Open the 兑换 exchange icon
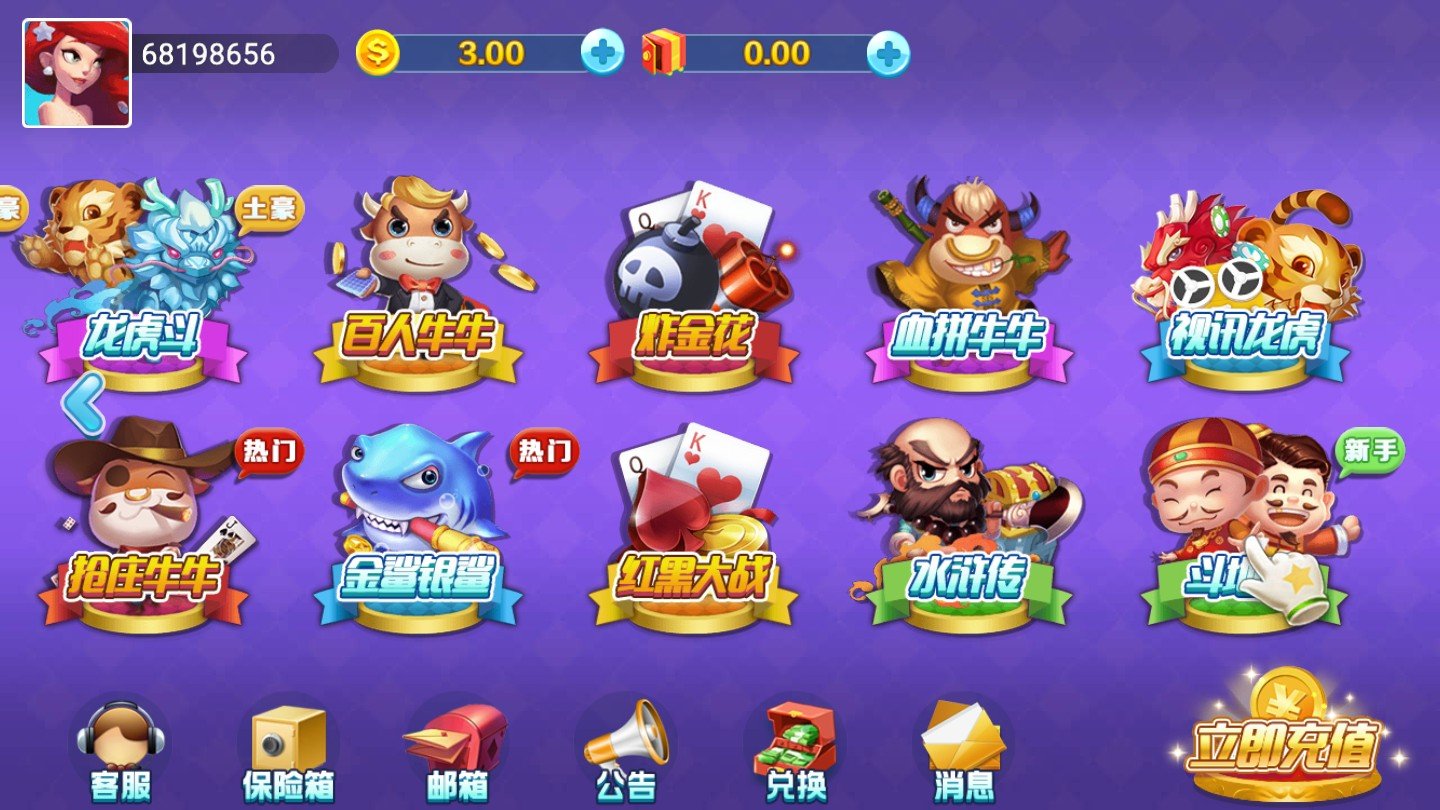This screenshot has width=1440, height=810. [795, 745]
